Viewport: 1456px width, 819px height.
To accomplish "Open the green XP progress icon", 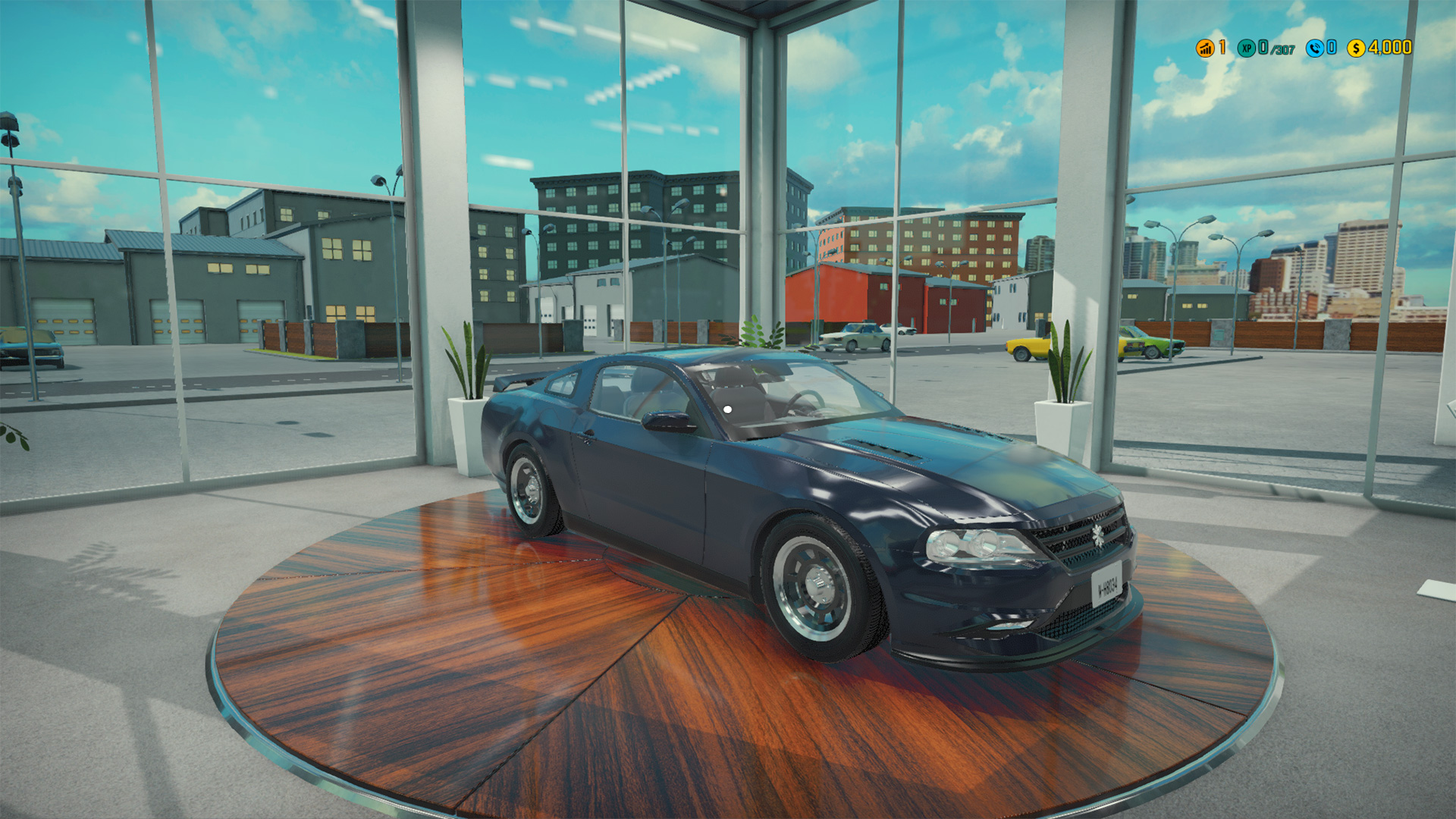I will coord(1247,48).
